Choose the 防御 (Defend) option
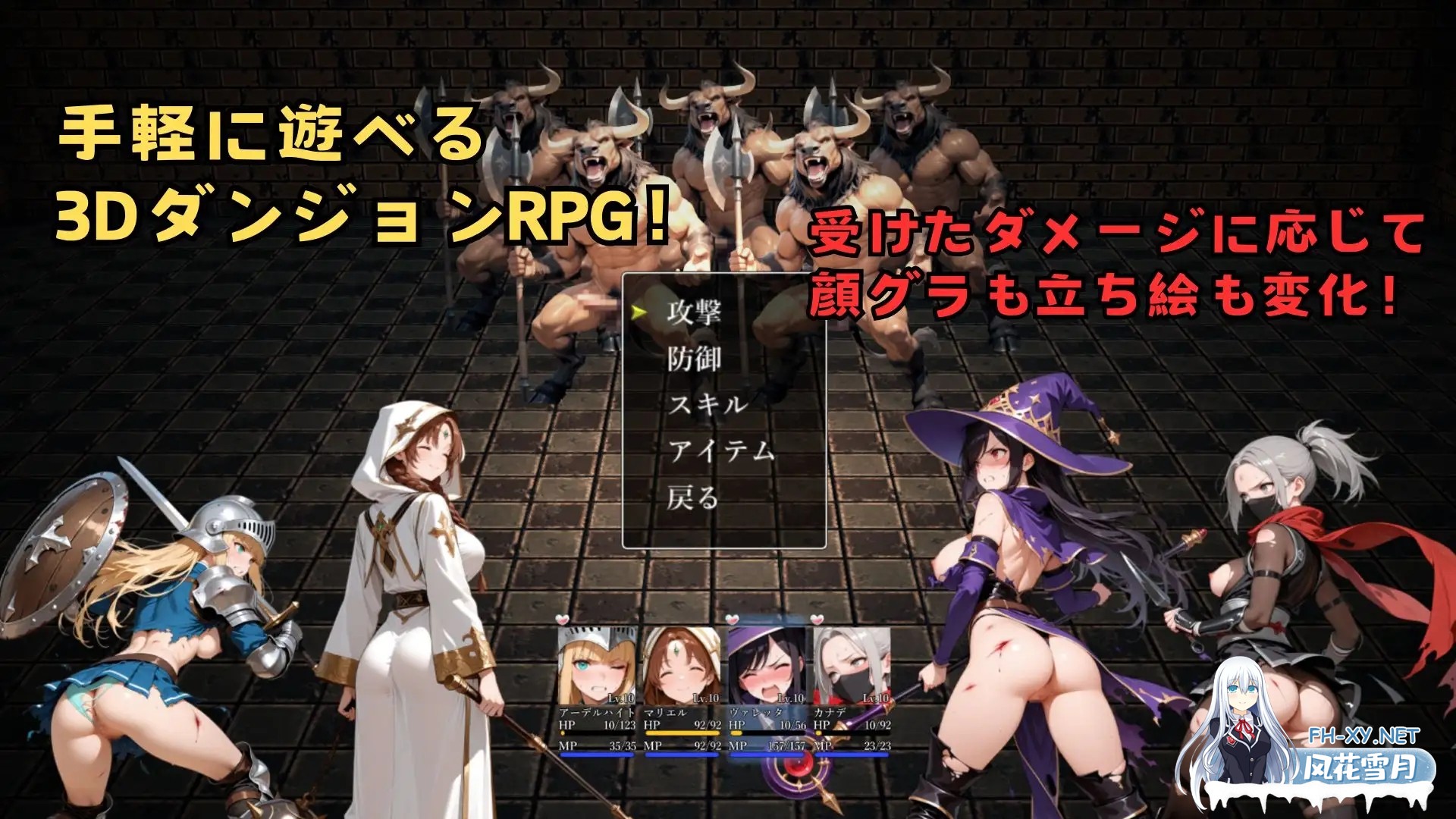1456x819 pixels. pos(695,358)
